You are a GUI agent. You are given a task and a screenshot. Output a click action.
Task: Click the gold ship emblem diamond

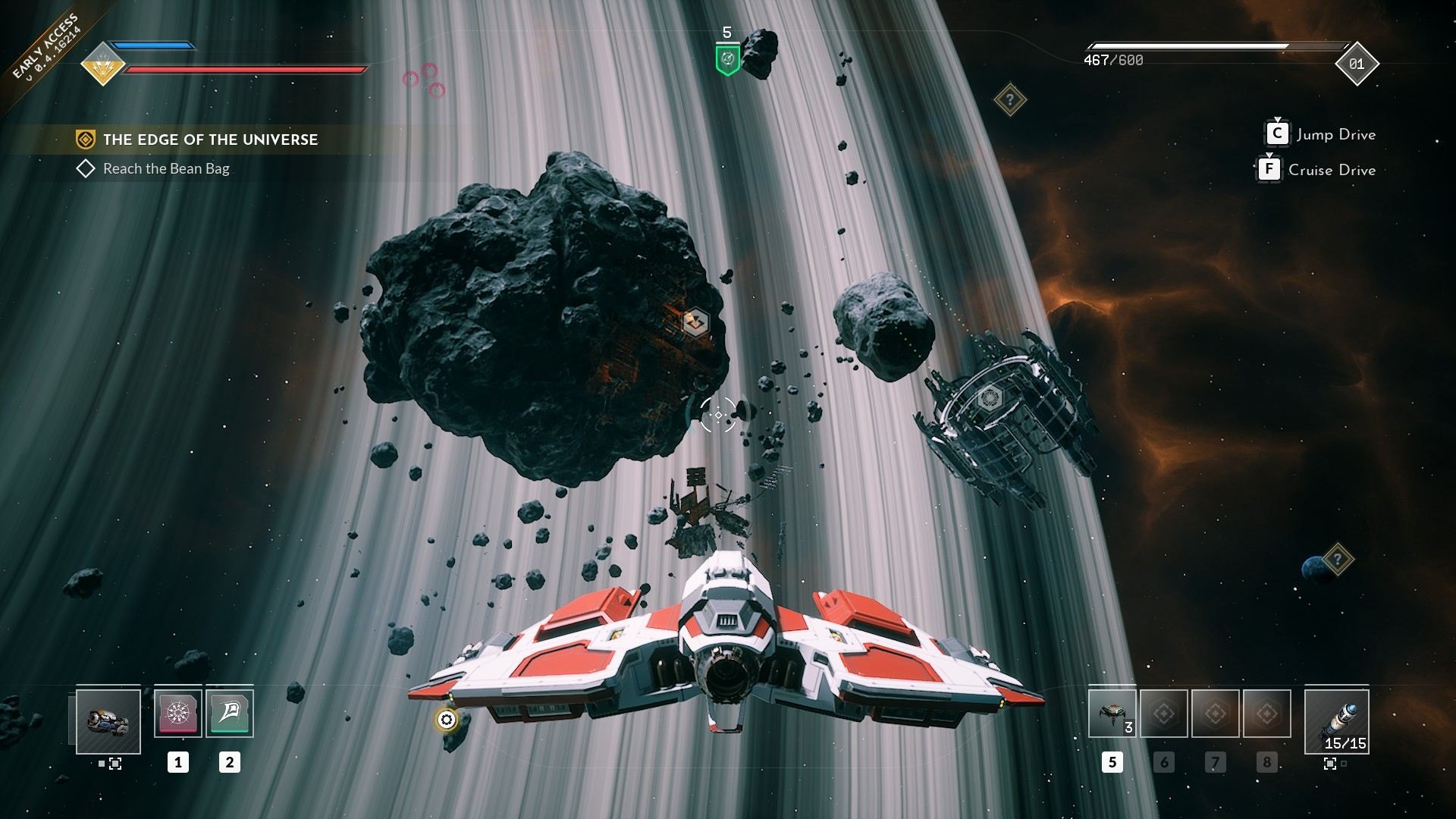point(103,65)
